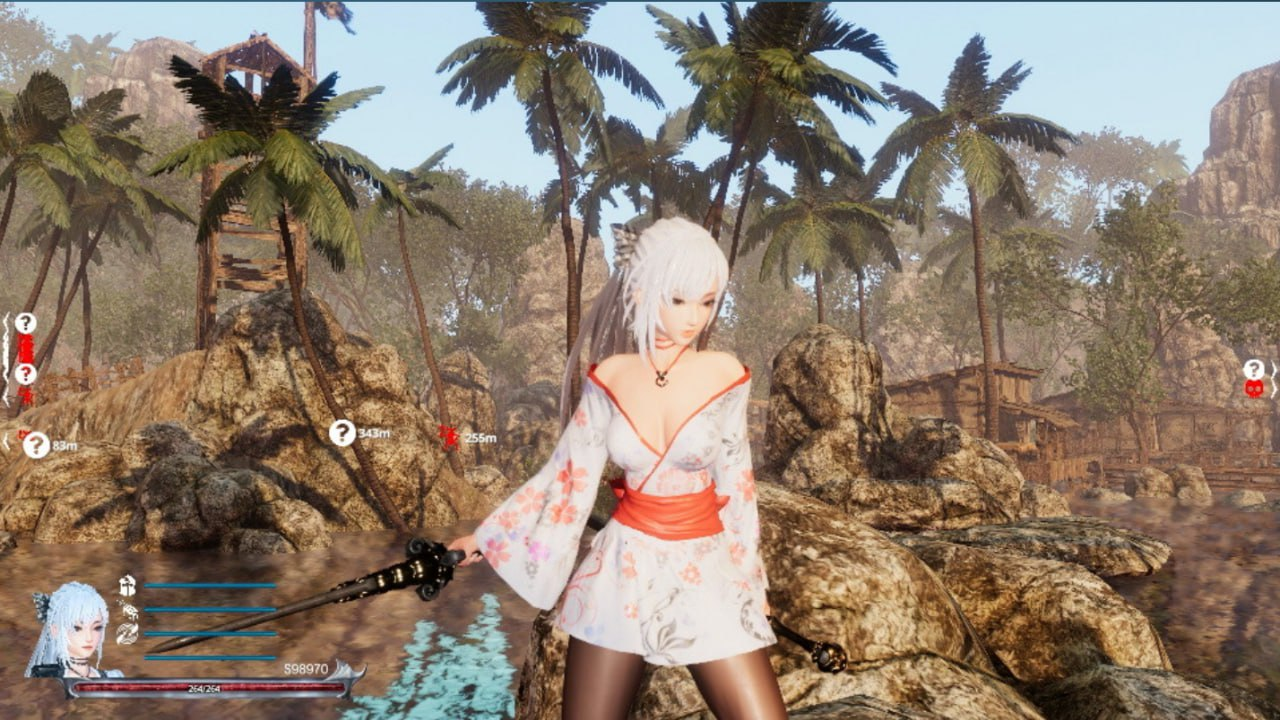Click the topmost blue stamina gauge bar

click(x=209, y=586)
